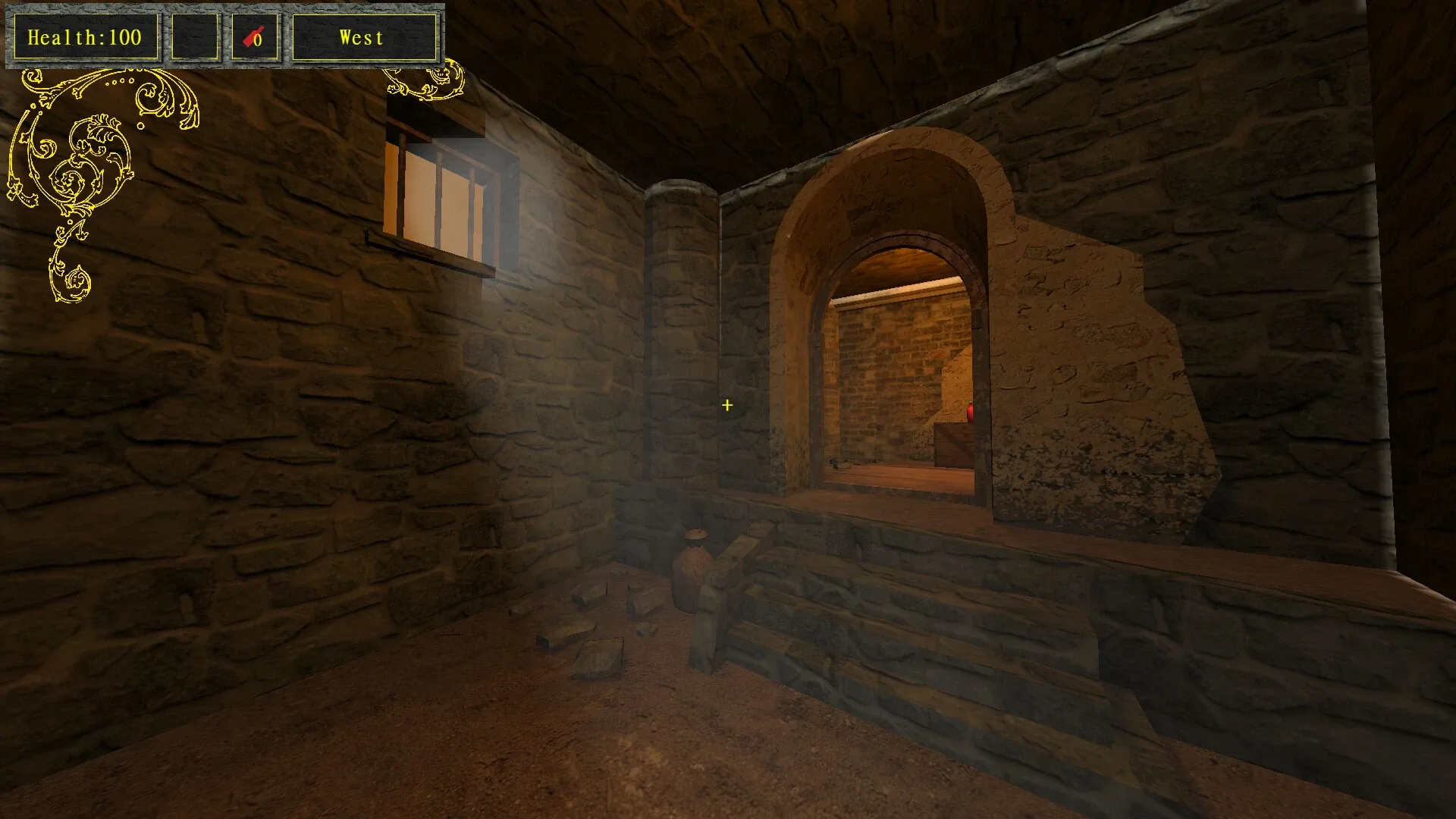This screenshot has height=819, width=1456.
Task: Click the Health:100 display panel
Action: click(85, 34)
